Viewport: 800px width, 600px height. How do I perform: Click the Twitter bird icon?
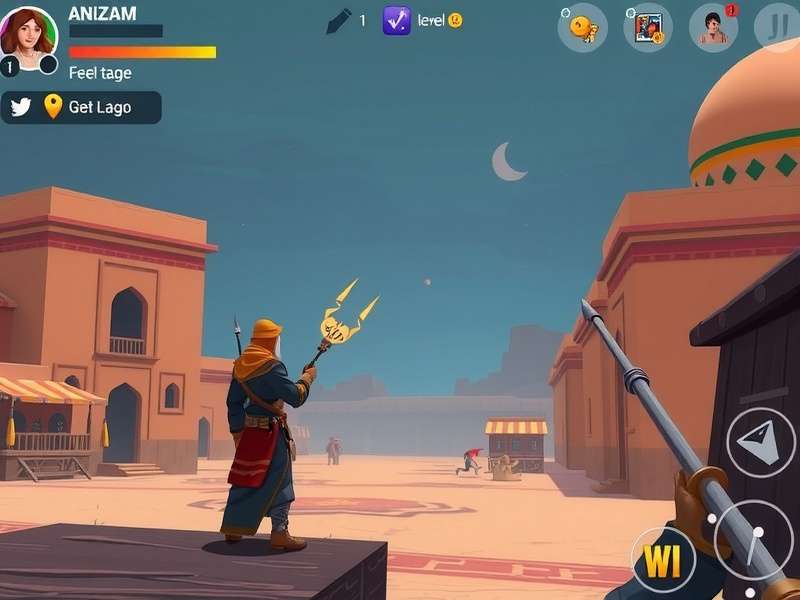pos(21,107)
